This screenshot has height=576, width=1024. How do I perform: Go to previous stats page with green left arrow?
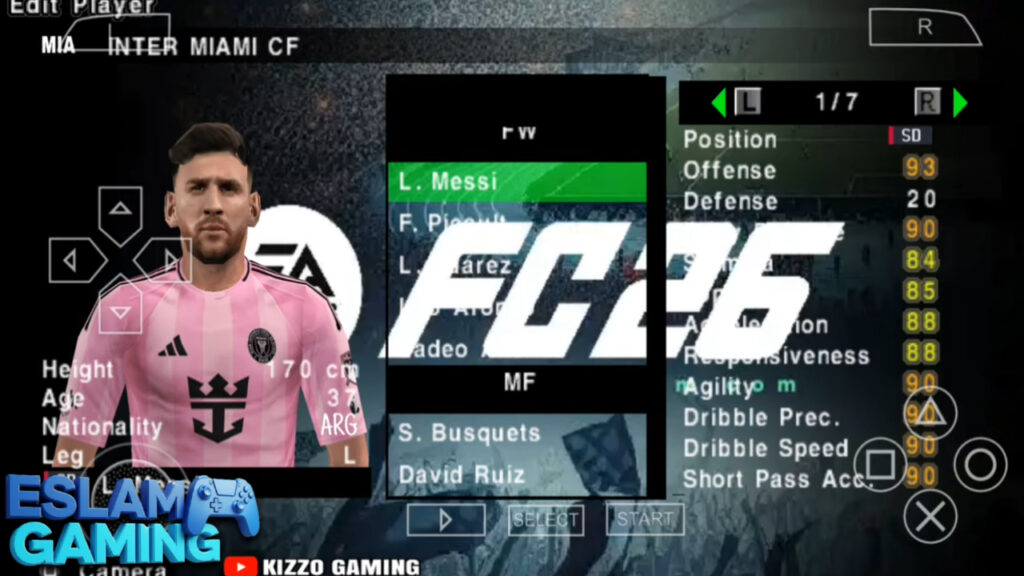point(718,102)
